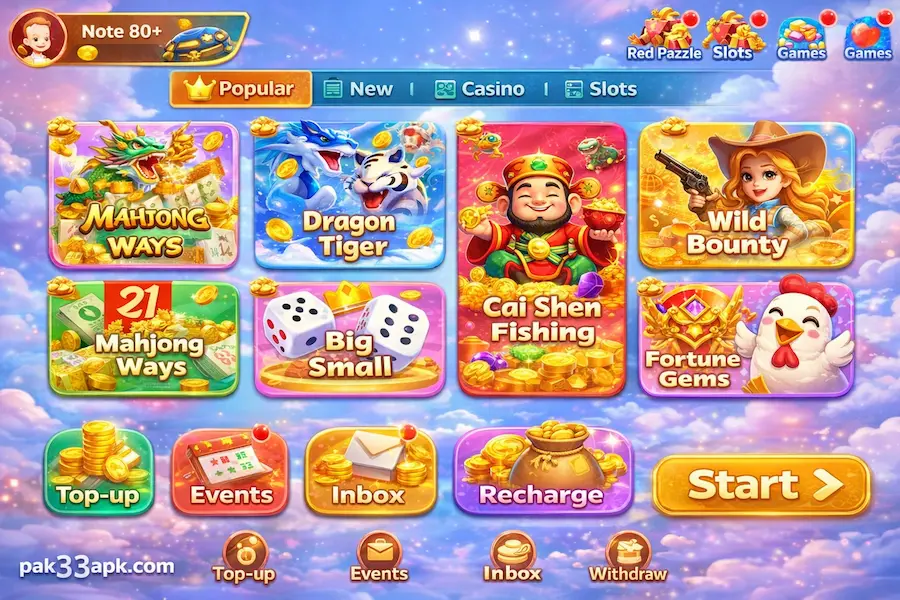This screenshot has height=600, width=900.
Task: Open the New games tab
Action: click(x=359, y=89)
